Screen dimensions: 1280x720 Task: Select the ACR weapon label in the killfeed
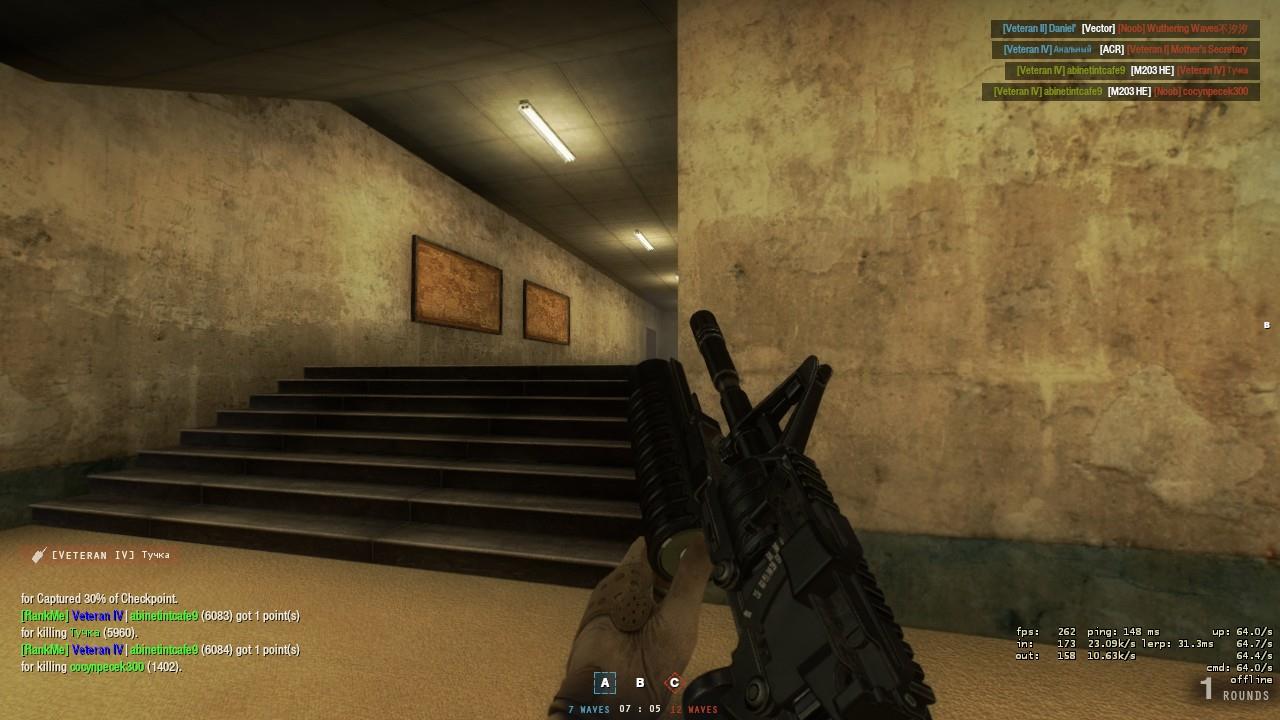point(1111,49)
